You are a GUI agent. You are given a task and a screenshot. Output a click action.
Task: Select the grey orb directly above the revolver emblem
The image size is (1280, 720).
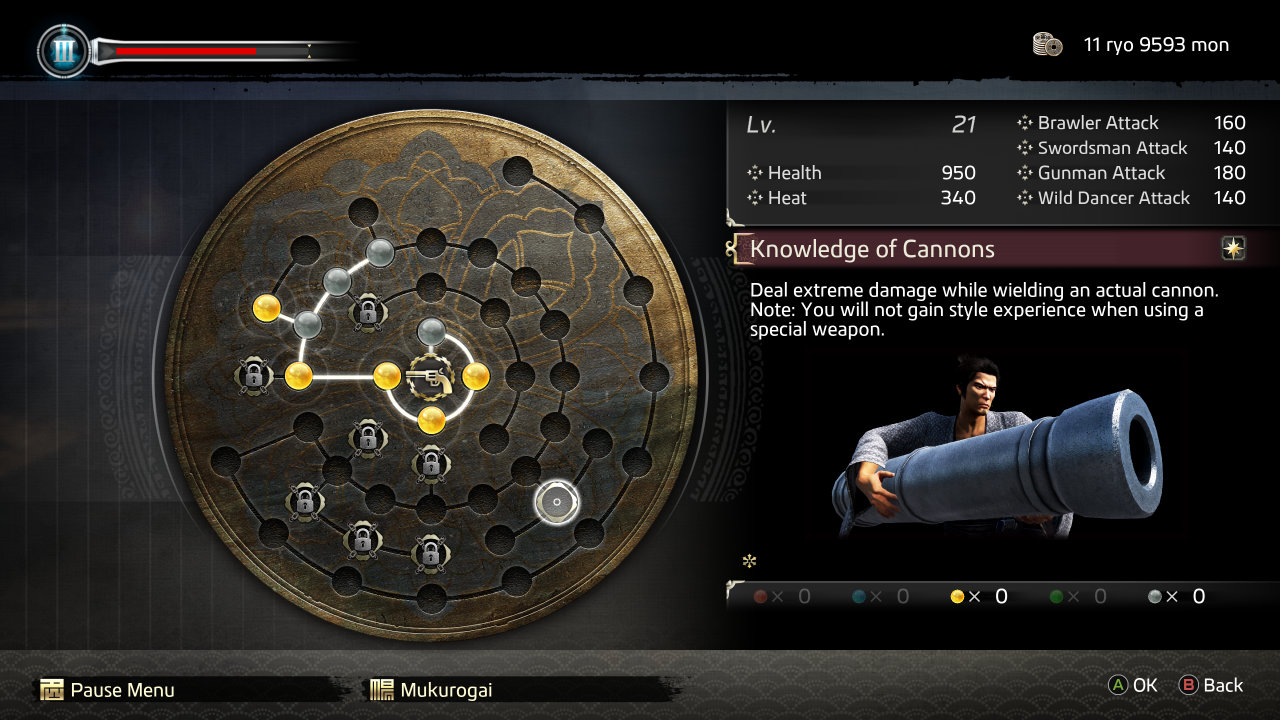pyautogui.click(x=431, y=330)
